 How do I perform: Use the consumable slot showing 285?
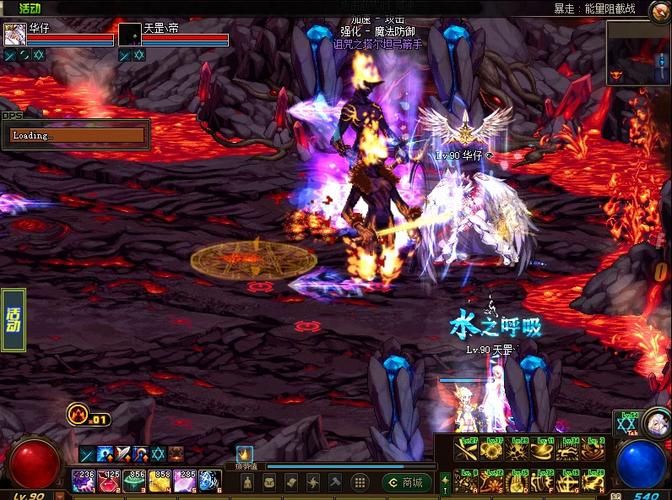click(184, 480)
